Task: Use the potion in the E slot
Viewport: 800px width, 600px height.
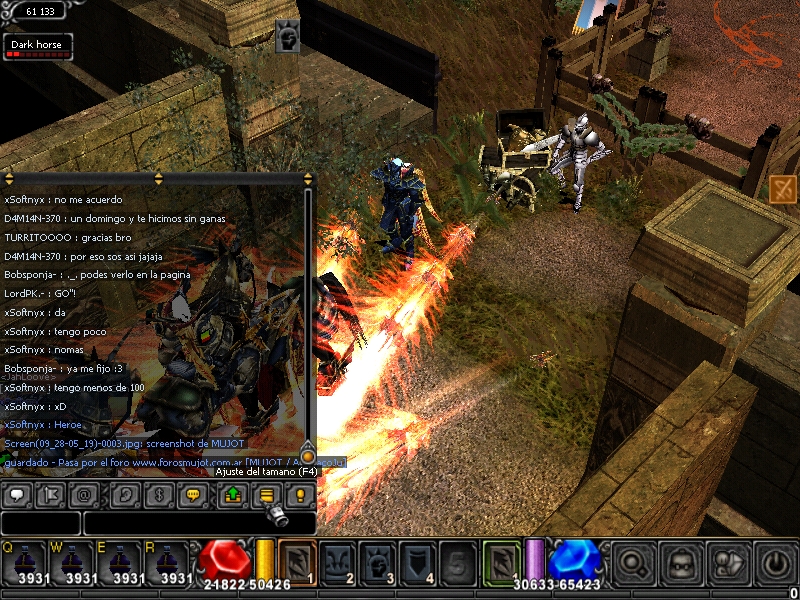Action: pos(118,563)
